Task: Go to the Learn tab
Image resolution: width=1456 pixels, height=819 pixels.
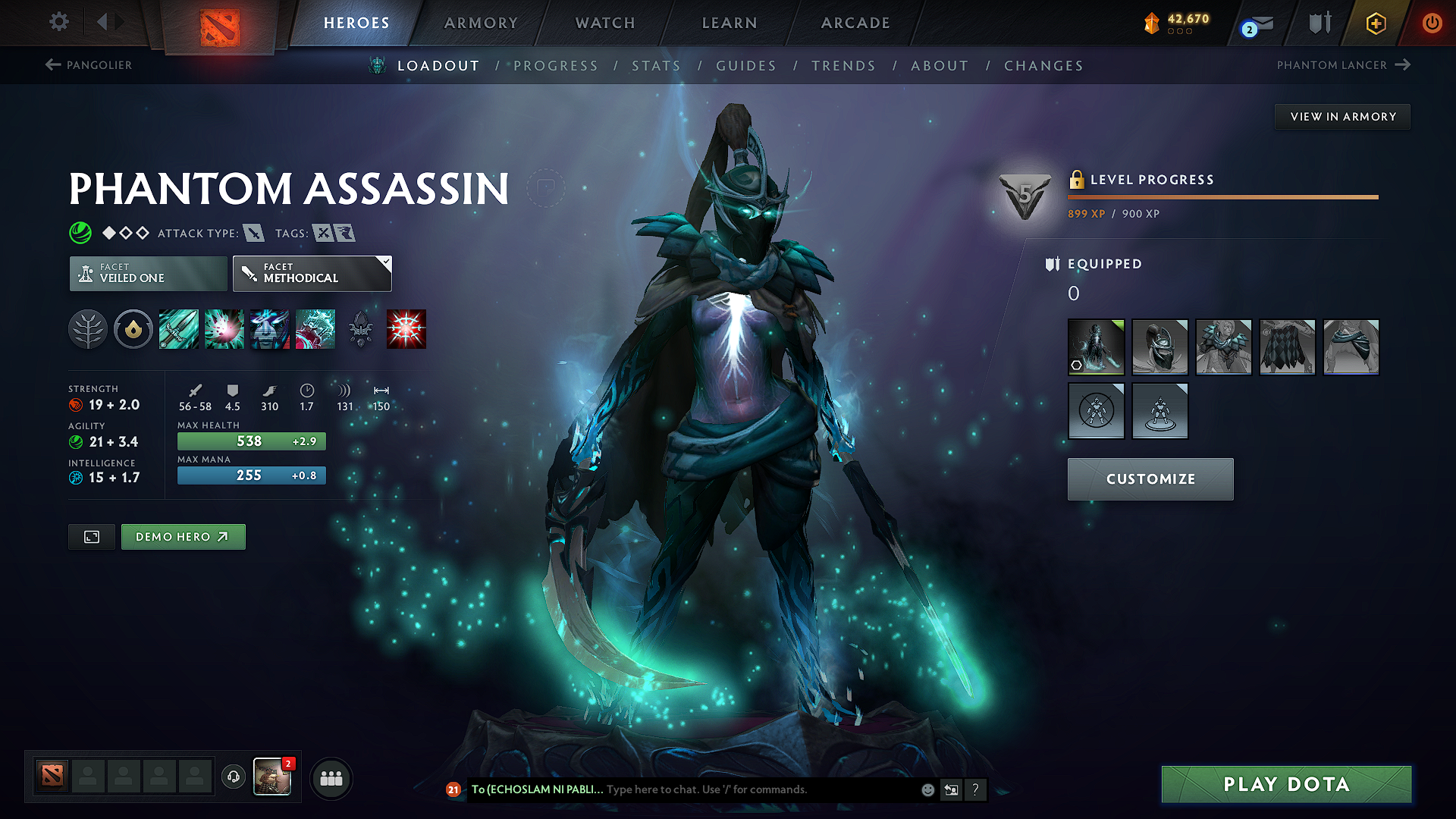Action: 730,23
